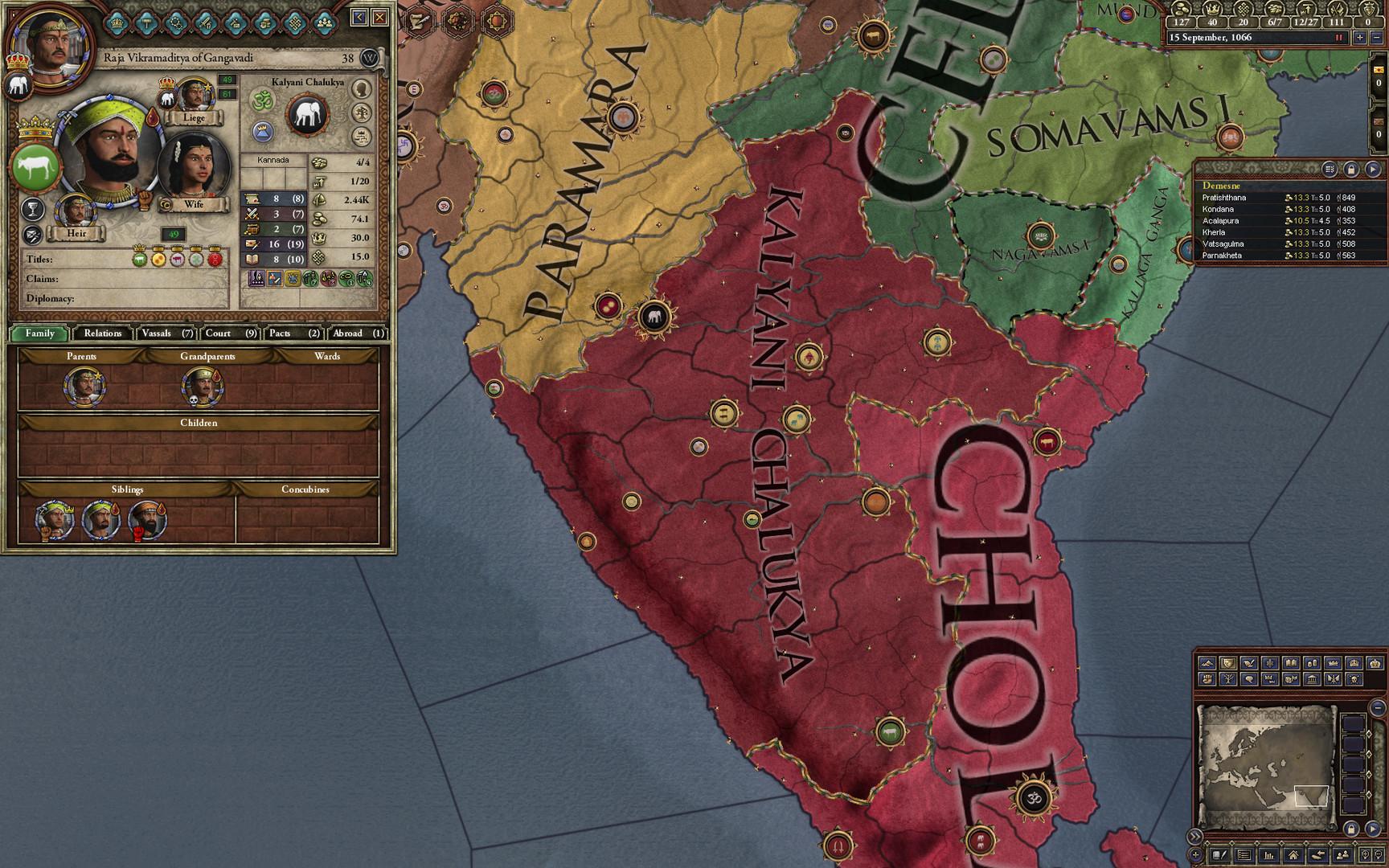Click the crown icon atop the character window
The width and height of the screenshot is (1389, 868).
pyautogui.click(x=117, y=24)
